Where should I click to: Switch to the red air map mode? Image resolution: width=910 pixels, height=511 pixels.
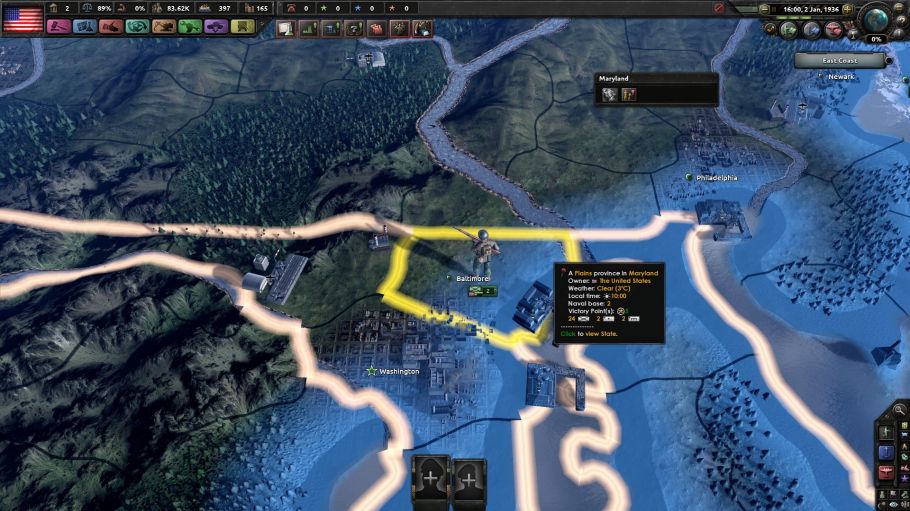coord(884,470)
